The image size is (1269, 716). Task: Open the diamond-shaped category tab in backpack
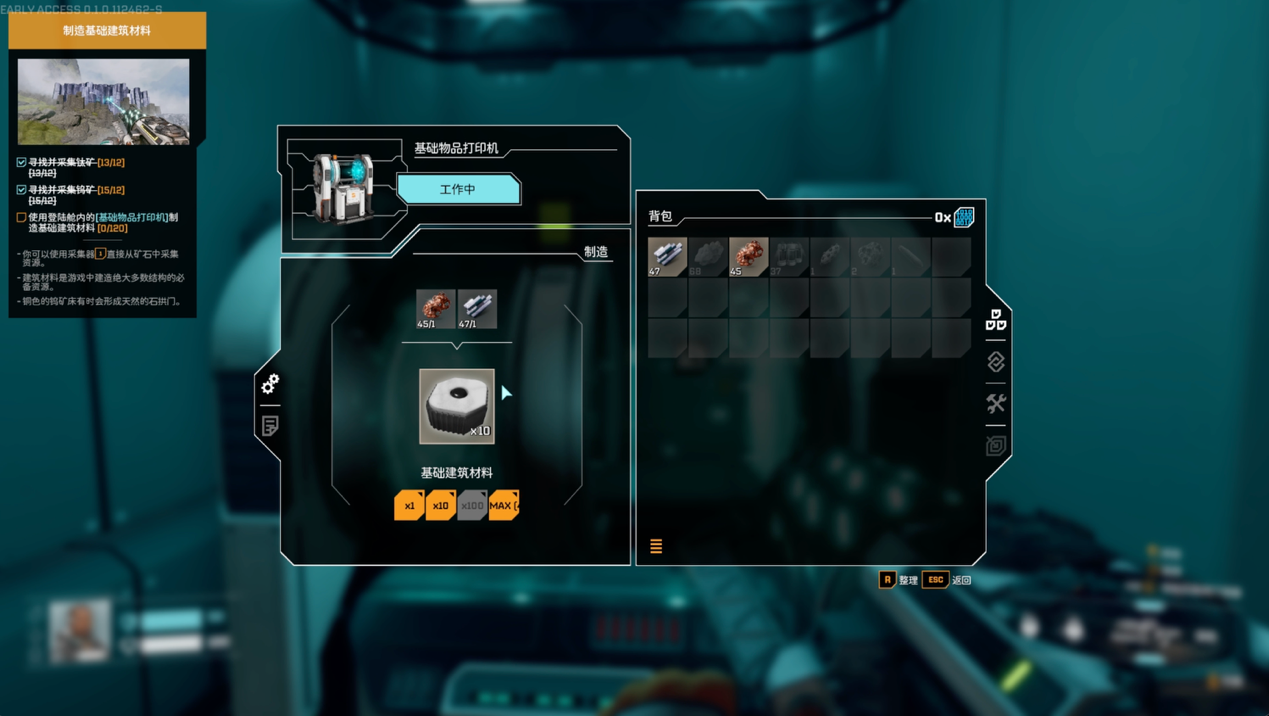(x=996, y=362)
